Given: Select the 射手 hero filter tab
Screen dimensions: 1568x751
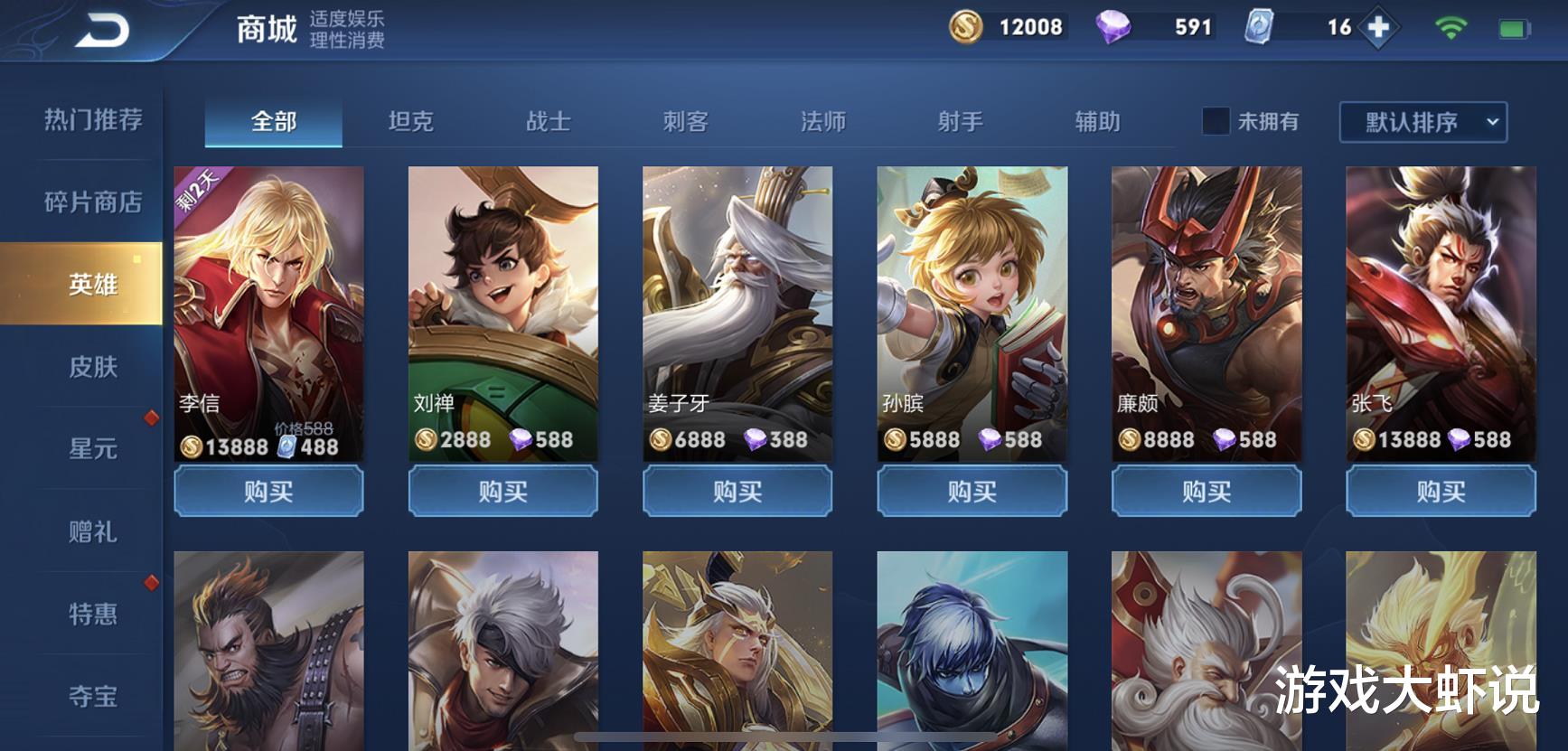Looking at the screenshot, I should (x=960, y=120).
